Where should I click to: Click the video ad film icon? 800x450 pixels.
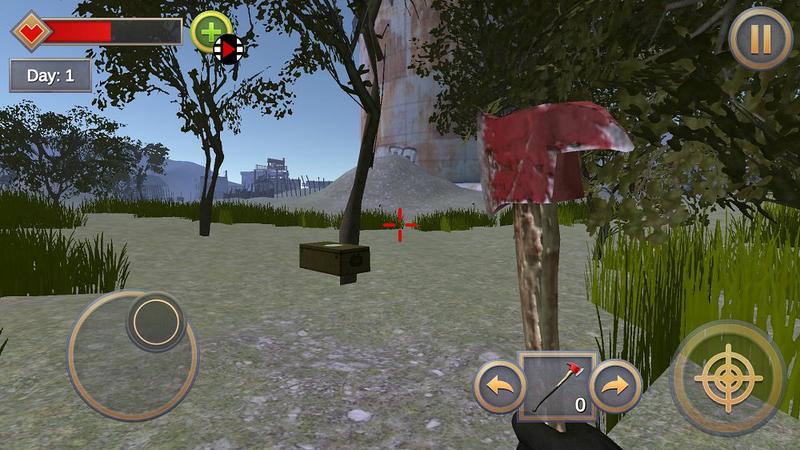[x=230, y=47]
